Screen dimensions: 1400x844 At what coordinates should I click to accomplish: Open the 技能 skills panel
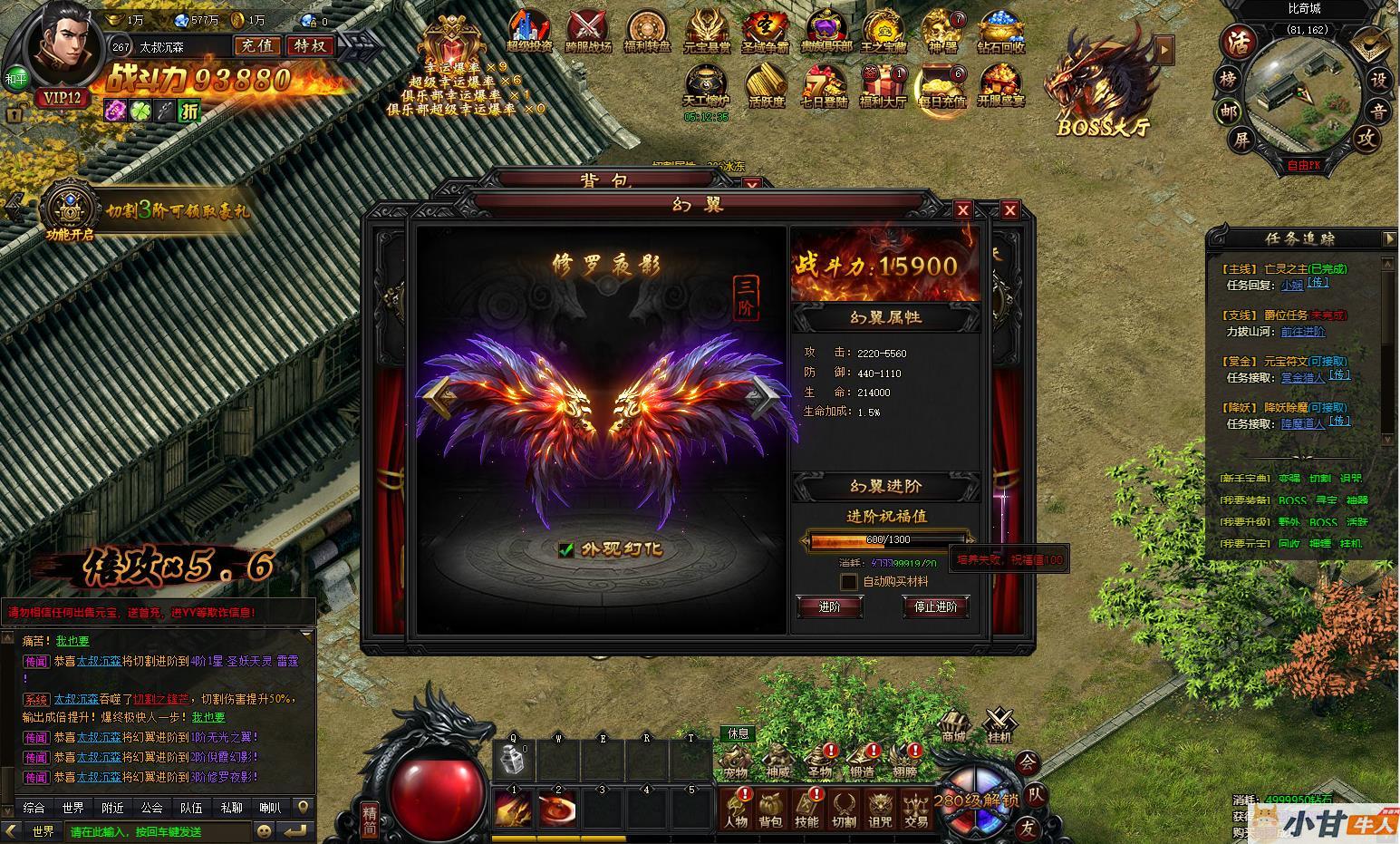pyautogui.click(x=806, y=808)
